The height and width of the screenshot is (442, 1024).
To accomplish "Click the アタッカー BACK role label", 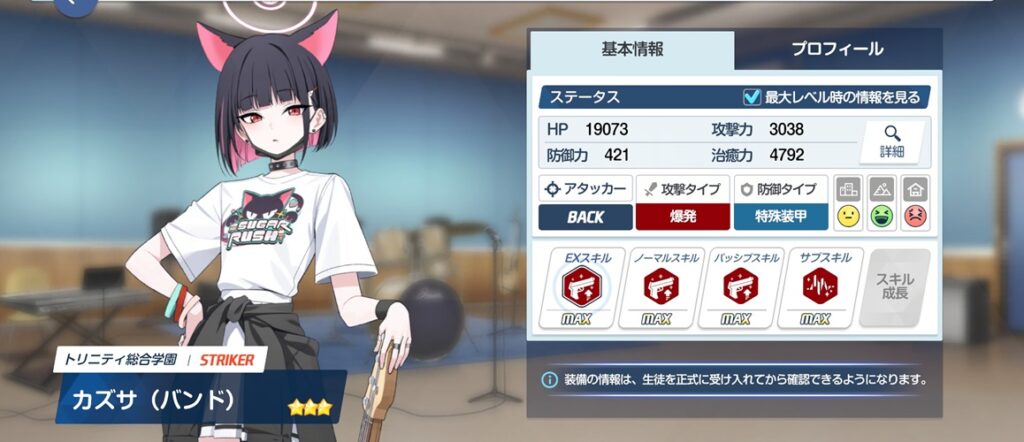I will pos(586,217).
